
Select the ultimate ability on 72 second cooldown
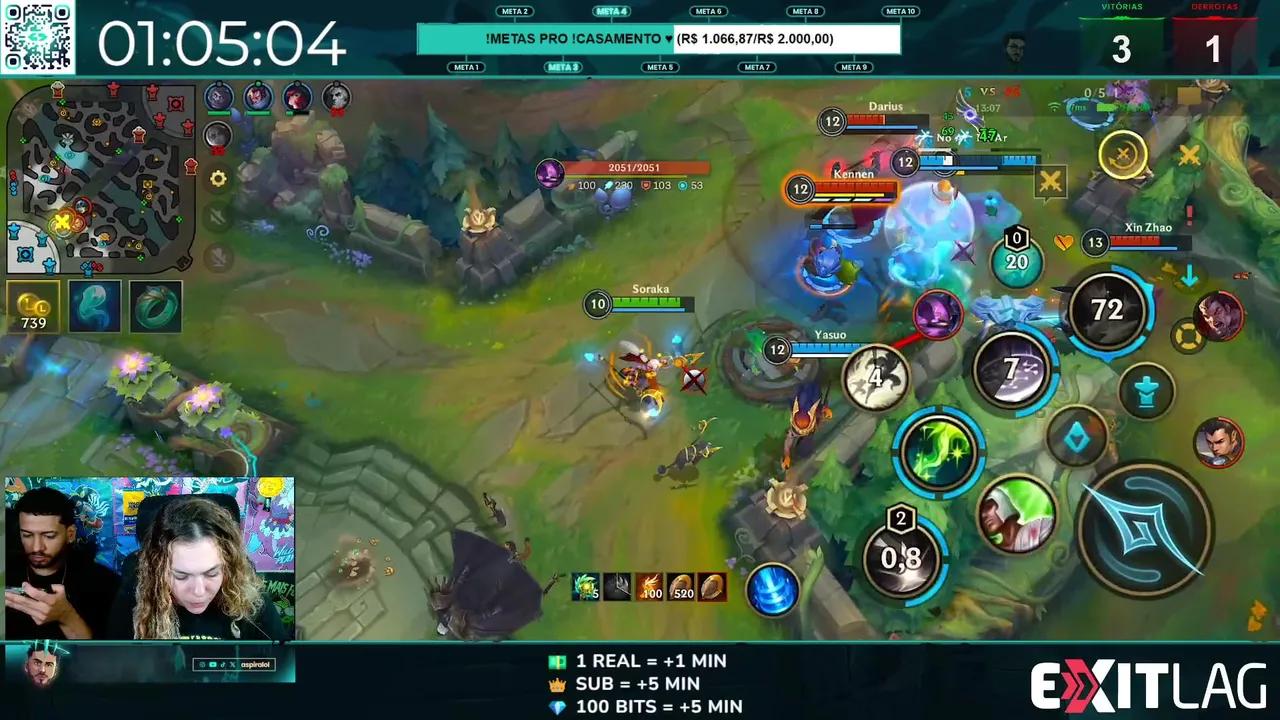click(x=1105, y=310)
